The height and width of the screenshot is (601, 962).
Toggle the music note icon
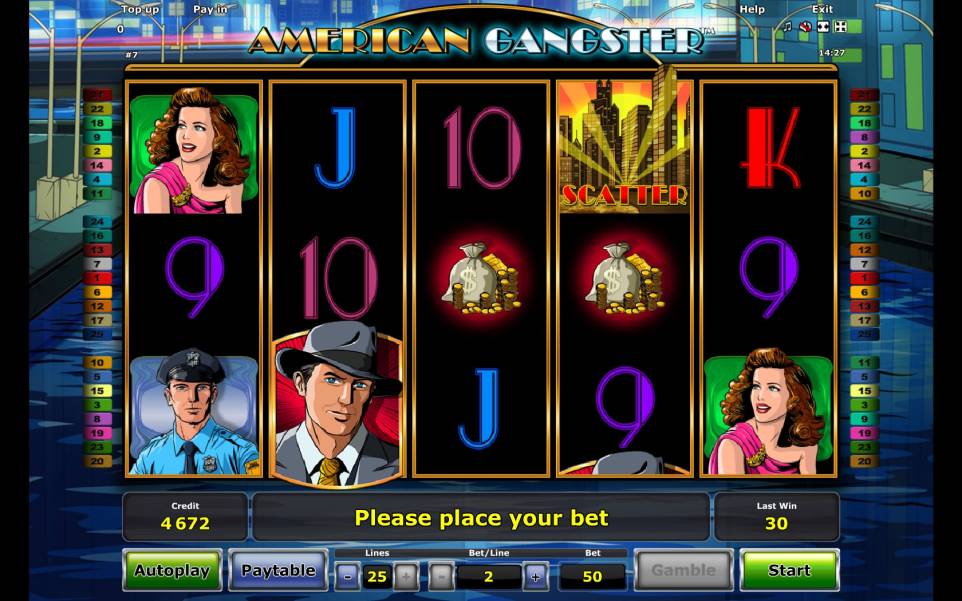(788, 27)
